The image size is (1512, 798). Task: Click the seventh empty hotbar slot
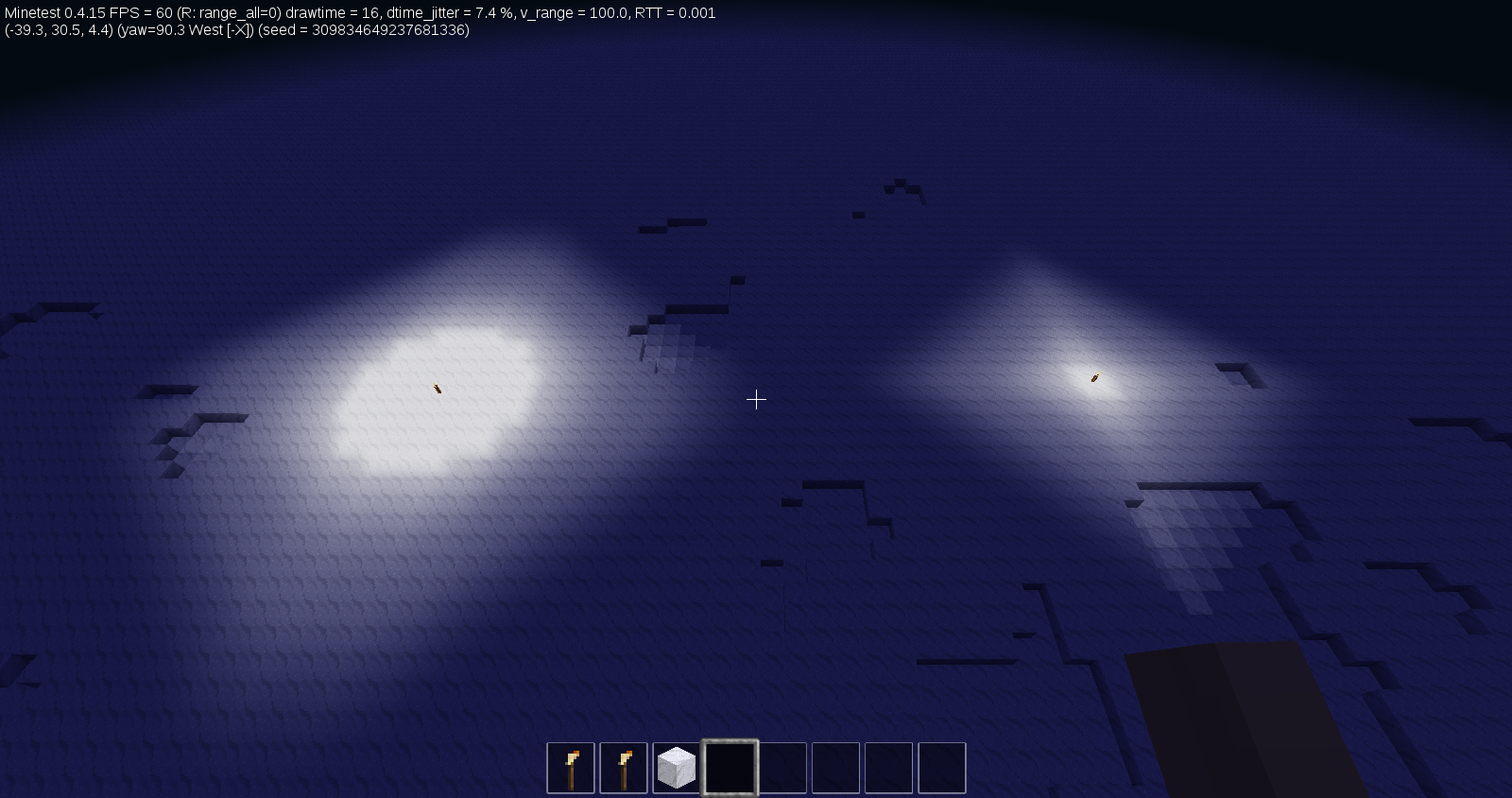[x=888, y=768]
